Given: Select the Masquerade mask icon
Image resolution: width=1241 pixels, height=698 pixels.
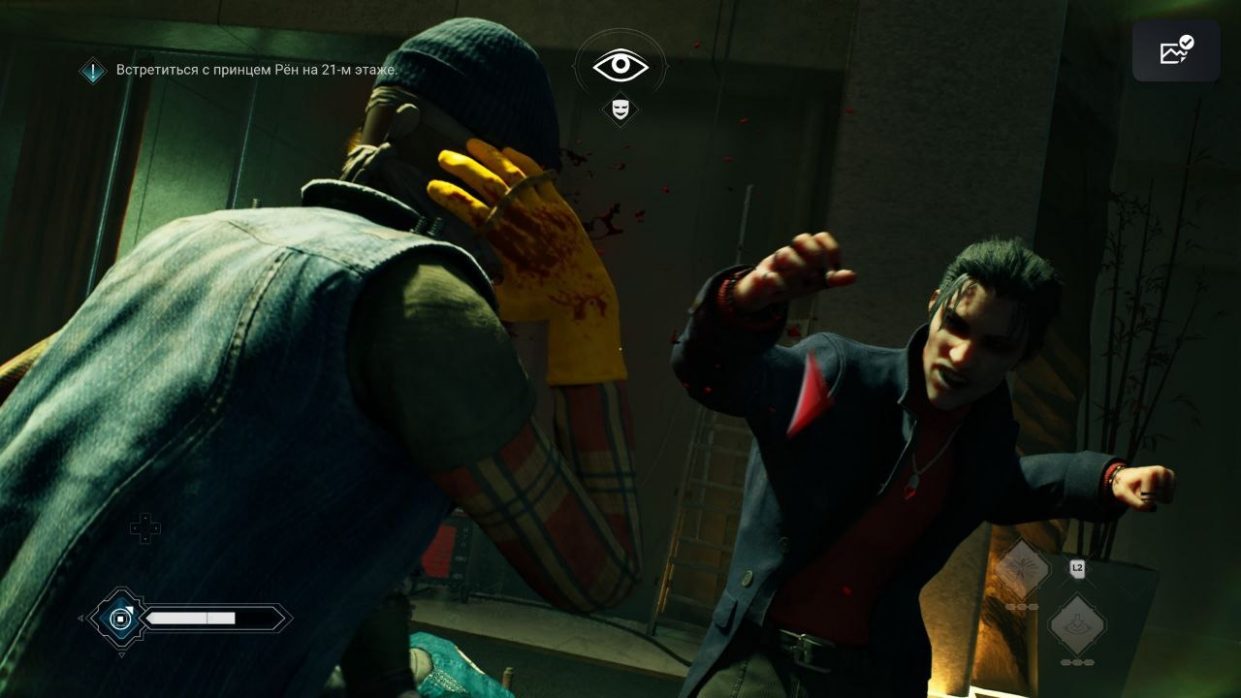Looking at the screenshot, I should [620, 108].
